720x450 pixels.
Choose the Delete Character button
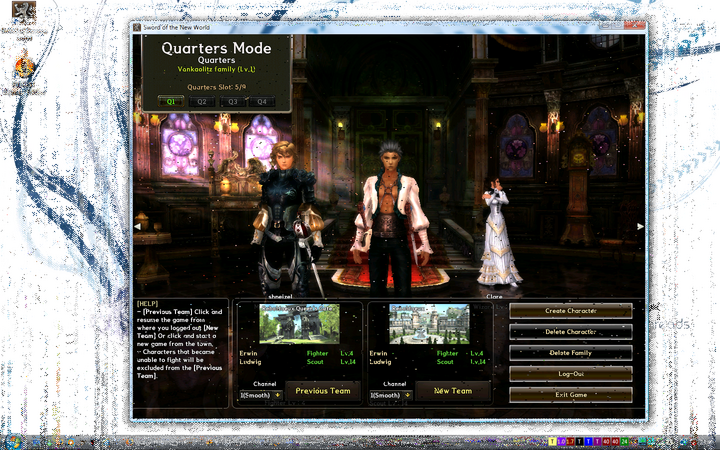coord(570,331)
